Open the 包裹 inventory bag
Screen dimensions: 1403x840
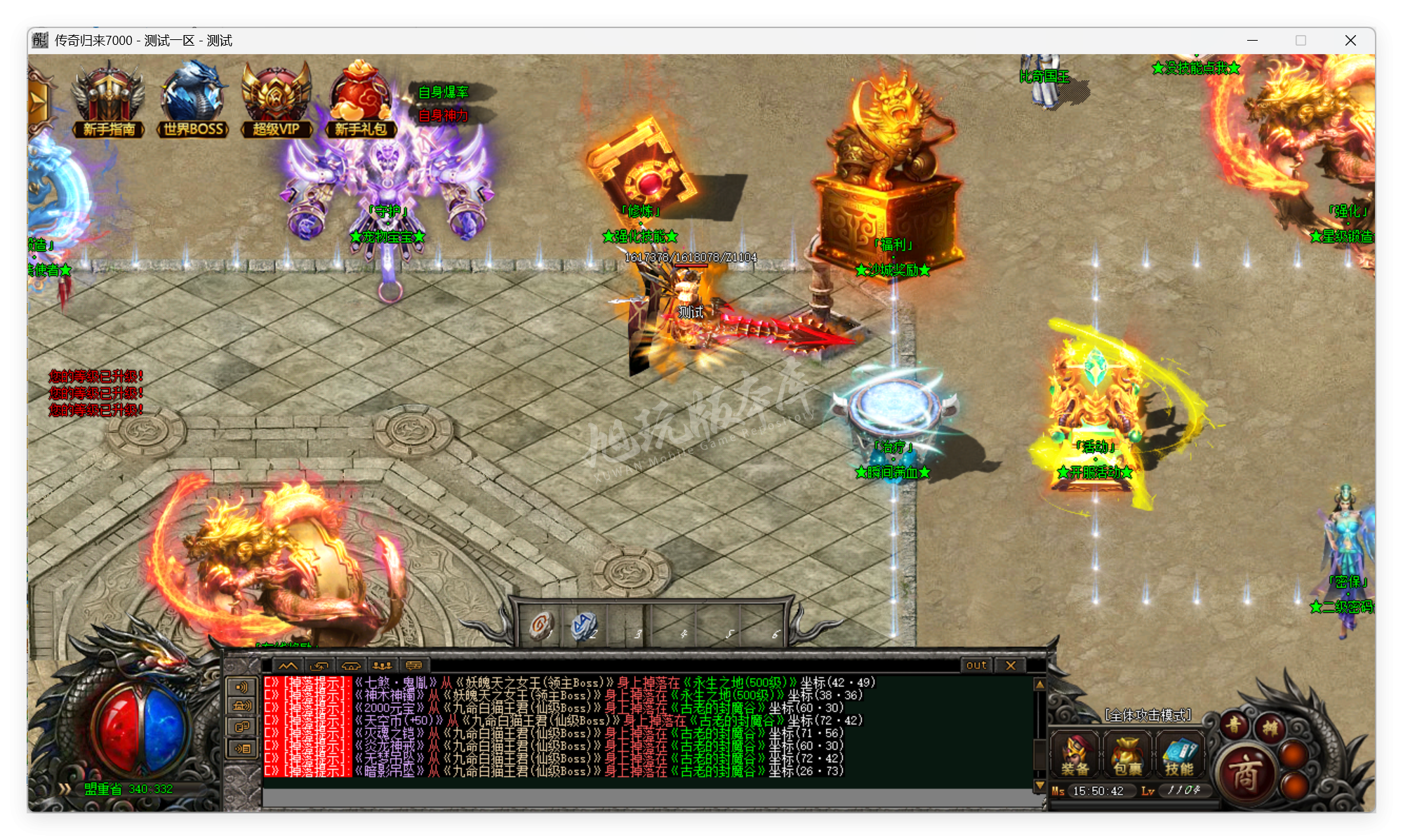tap(1126, 754)
